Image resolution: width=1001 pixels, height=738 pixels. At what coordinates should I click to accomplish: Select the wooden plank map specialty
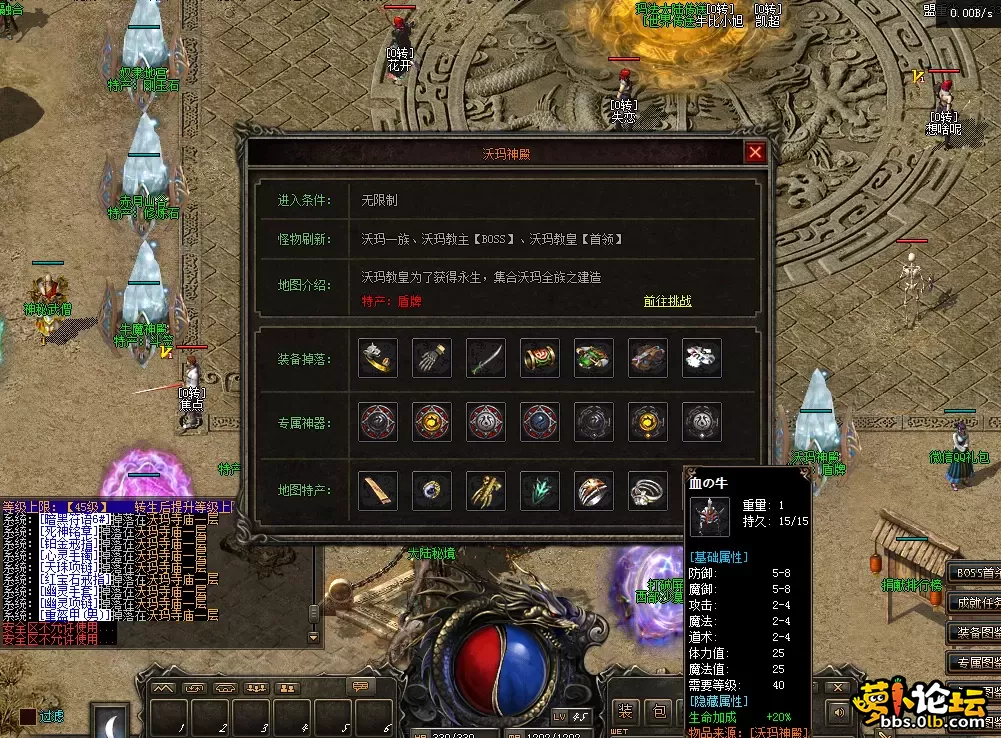pos(378,491)
